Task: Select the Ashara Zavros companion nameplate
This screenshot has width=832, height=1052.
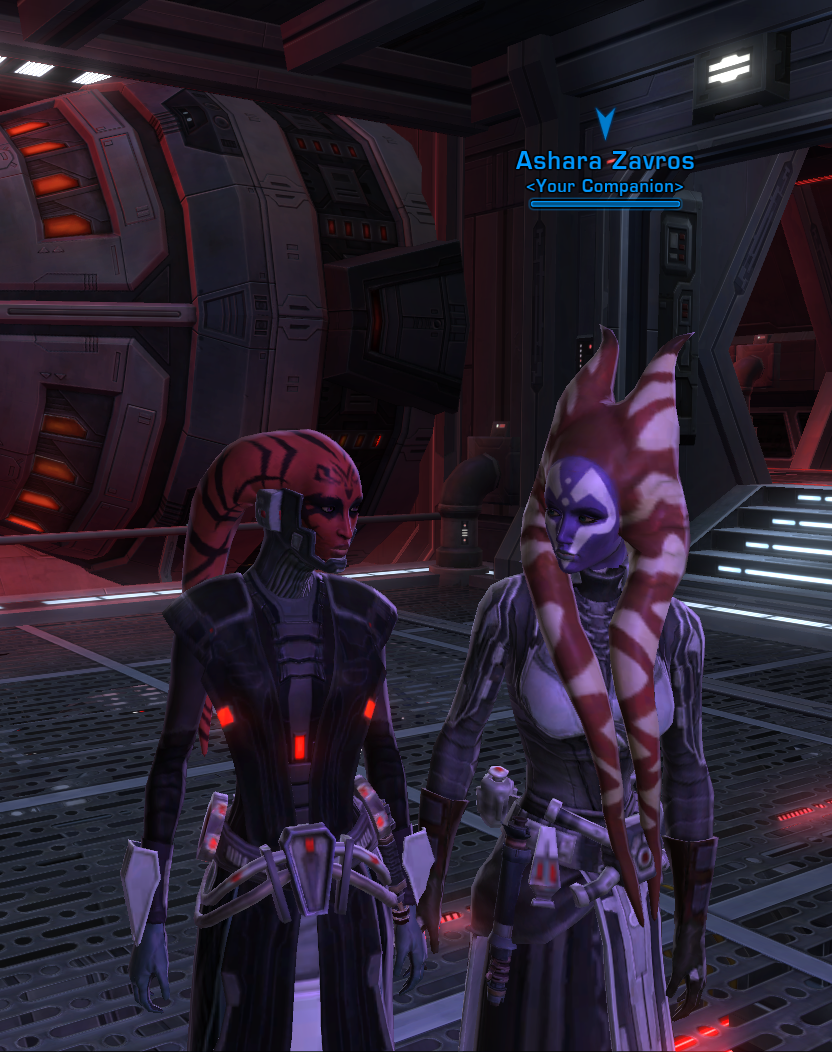Action: pyautogui.click(x=604, y=162)
